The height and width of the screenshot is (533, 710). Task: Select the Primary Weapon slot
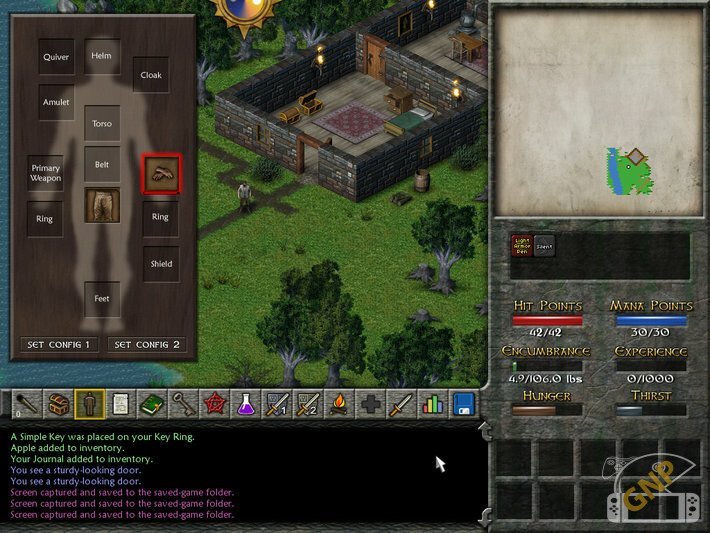pos(46,174)
